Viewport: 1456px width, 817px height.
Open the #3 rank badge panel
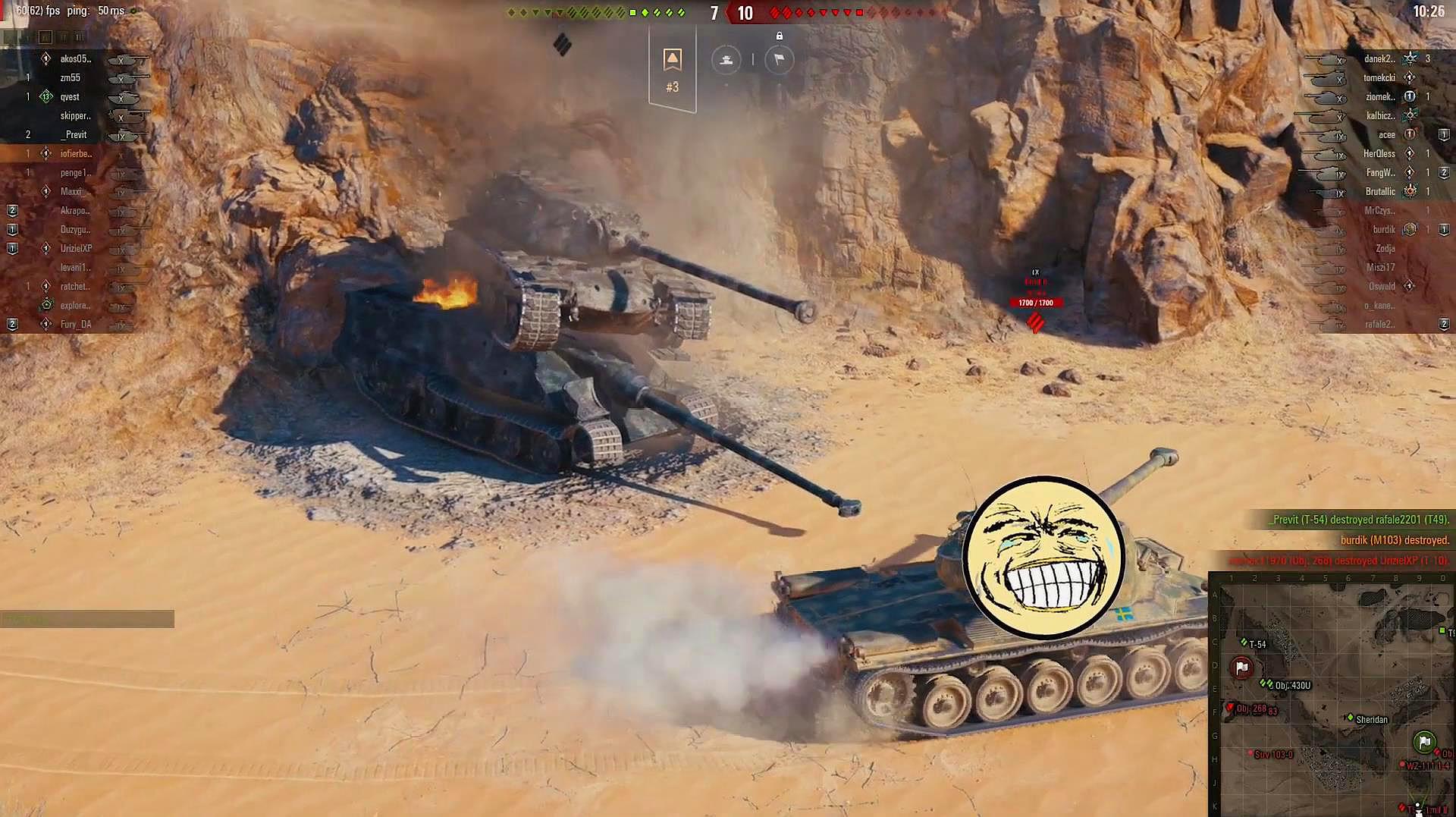672,70
